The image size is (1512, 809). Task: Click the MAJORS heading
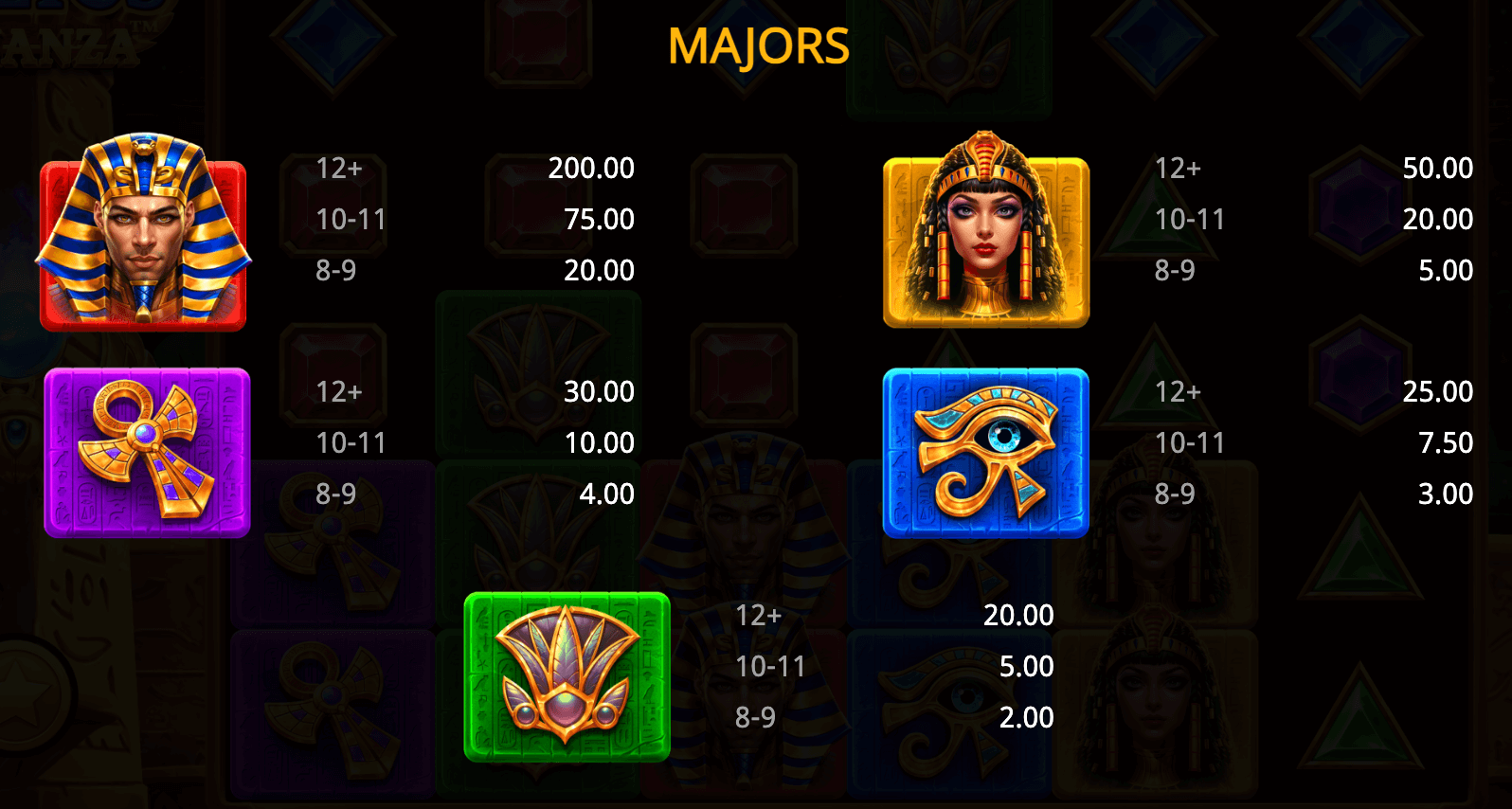757,44
